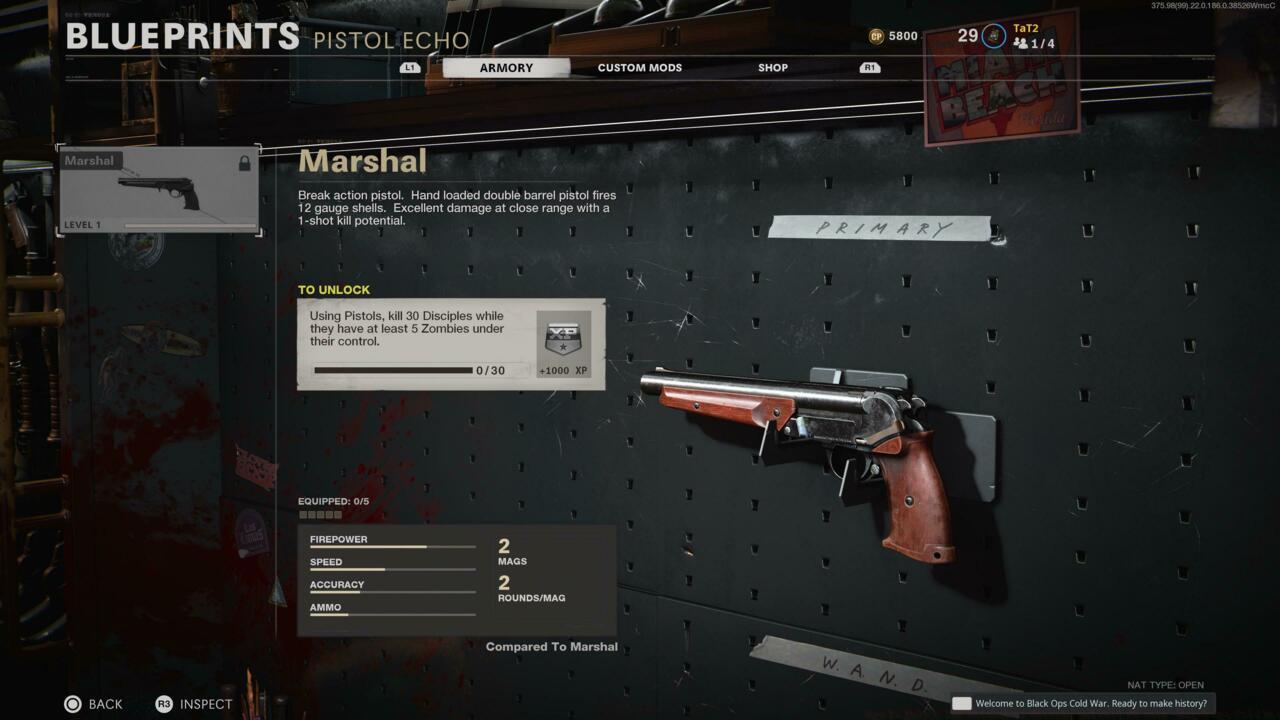Image resolution: width=1280 pixels, height=720 pixels.
Task: Open the TaT2 player emblem icon
Action: point(992,34)
